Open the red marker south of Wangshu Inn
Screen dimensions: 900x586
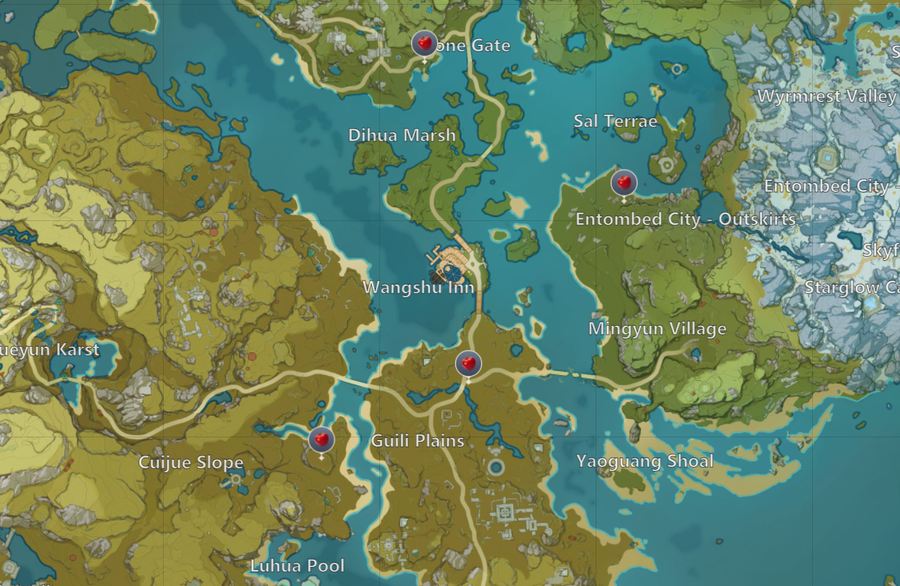point(468,364)
